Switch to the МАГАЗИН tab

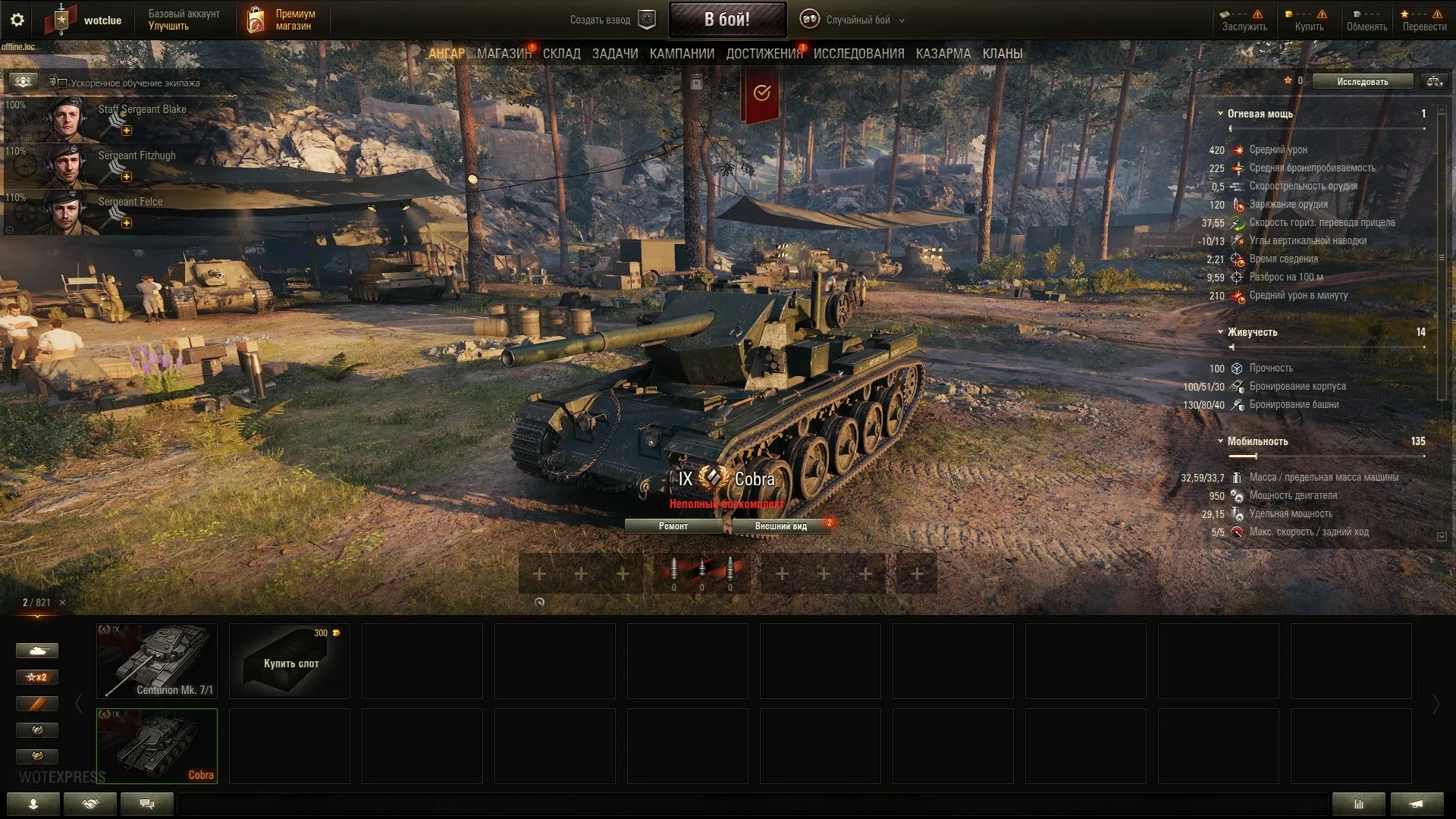[x=504, y=54]
